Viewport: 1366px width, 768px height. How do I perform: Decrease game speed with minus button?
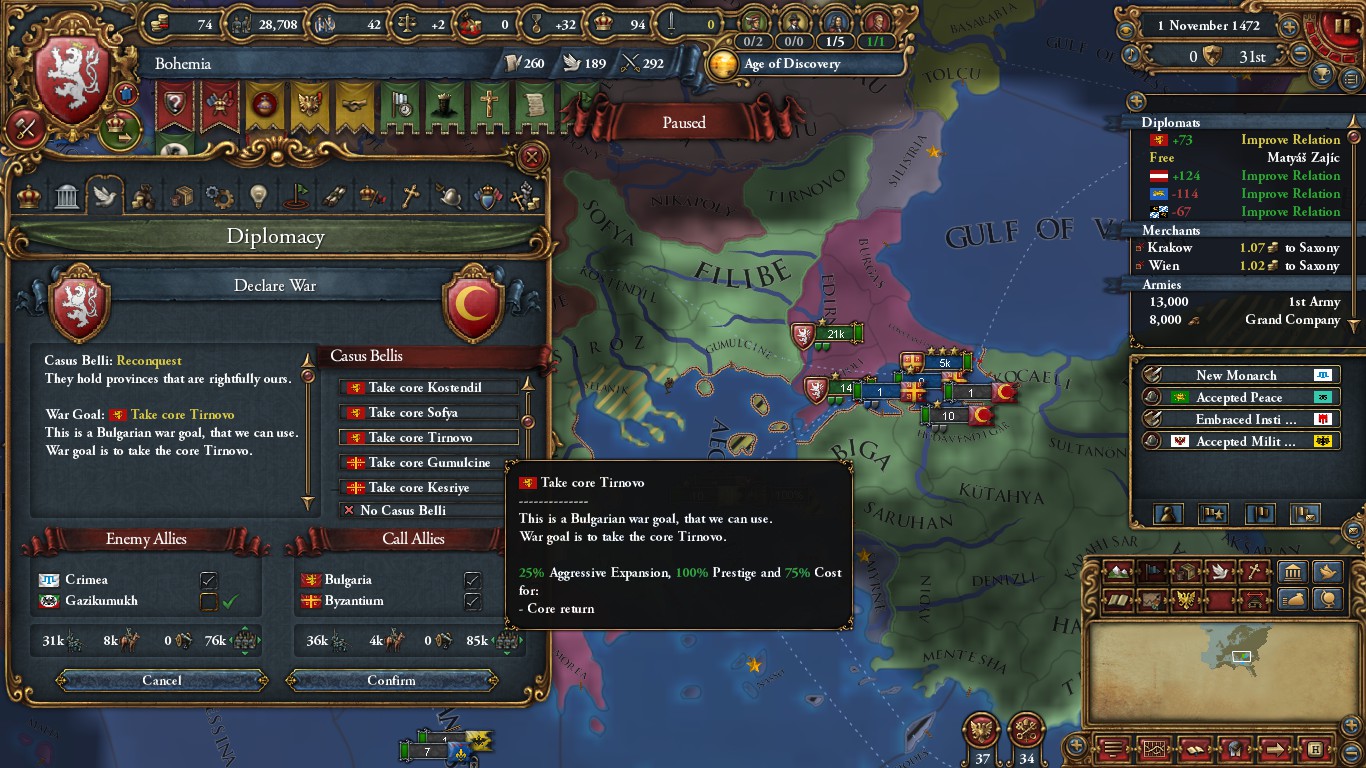[1300, 56]
